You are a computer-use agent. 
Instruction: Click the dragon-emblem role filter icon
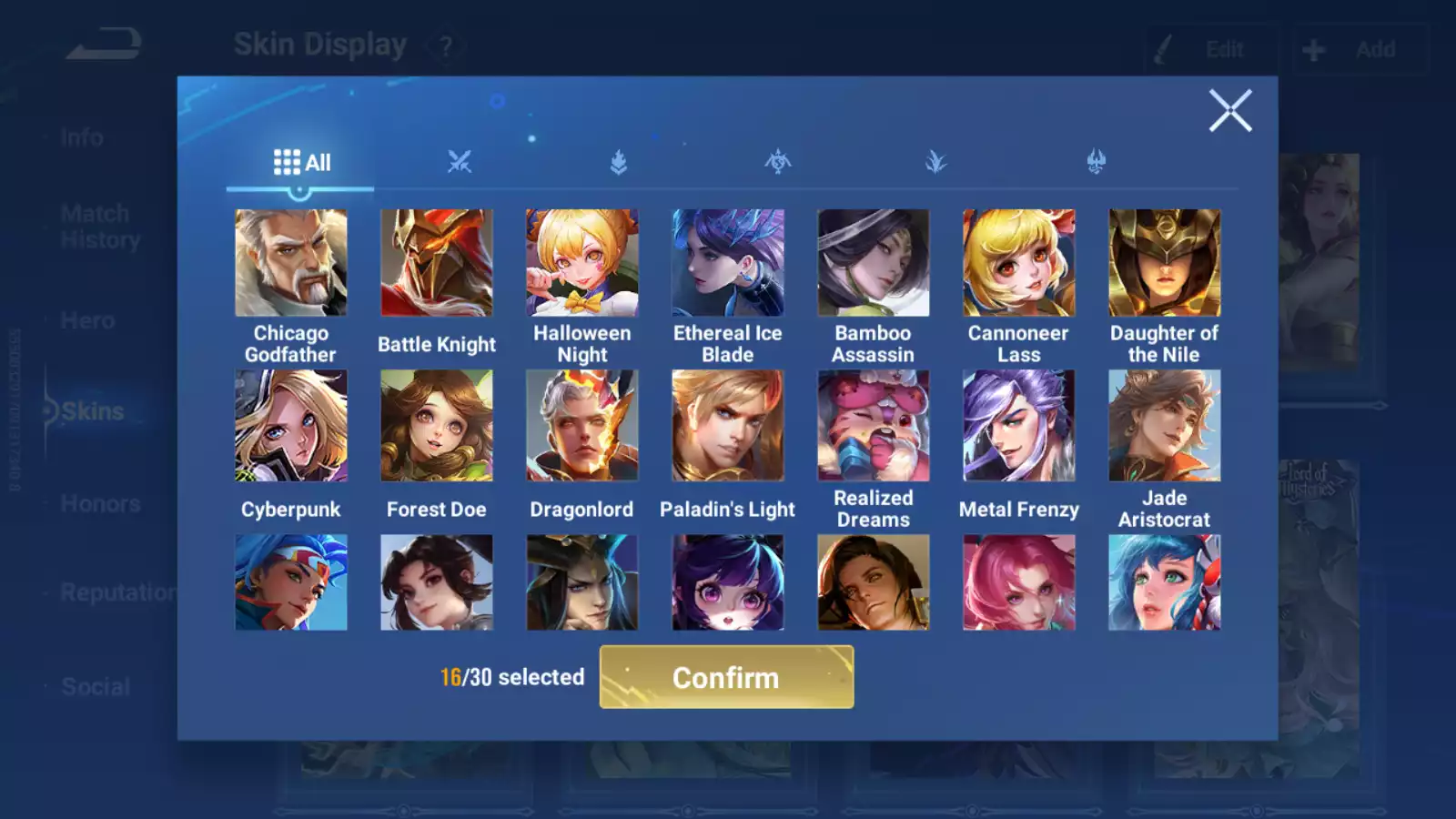1097,161
